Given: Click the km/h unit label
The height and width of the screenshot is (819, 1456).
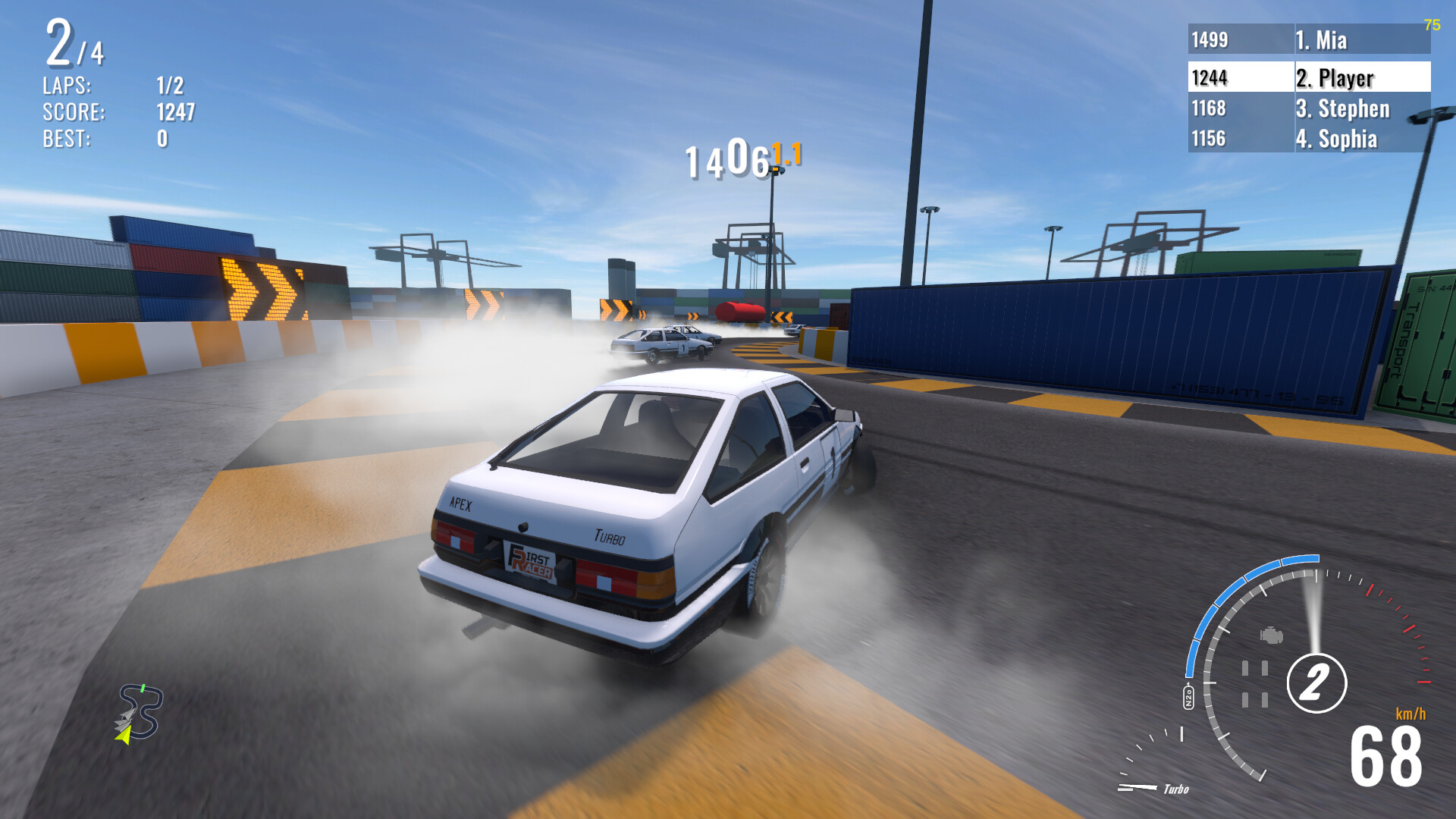Looking at the screenshot, I should point(1410,713).
